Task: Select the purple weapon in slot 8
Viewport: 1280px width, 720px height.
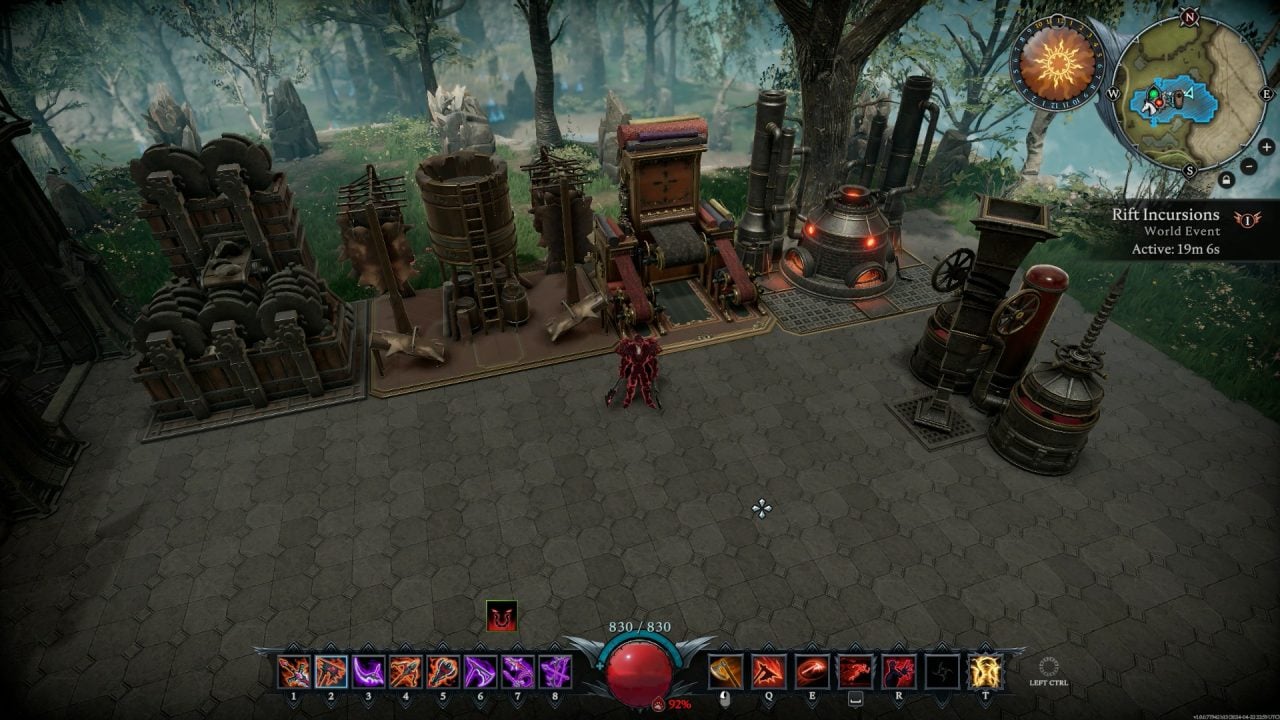Action: point(554,671)
